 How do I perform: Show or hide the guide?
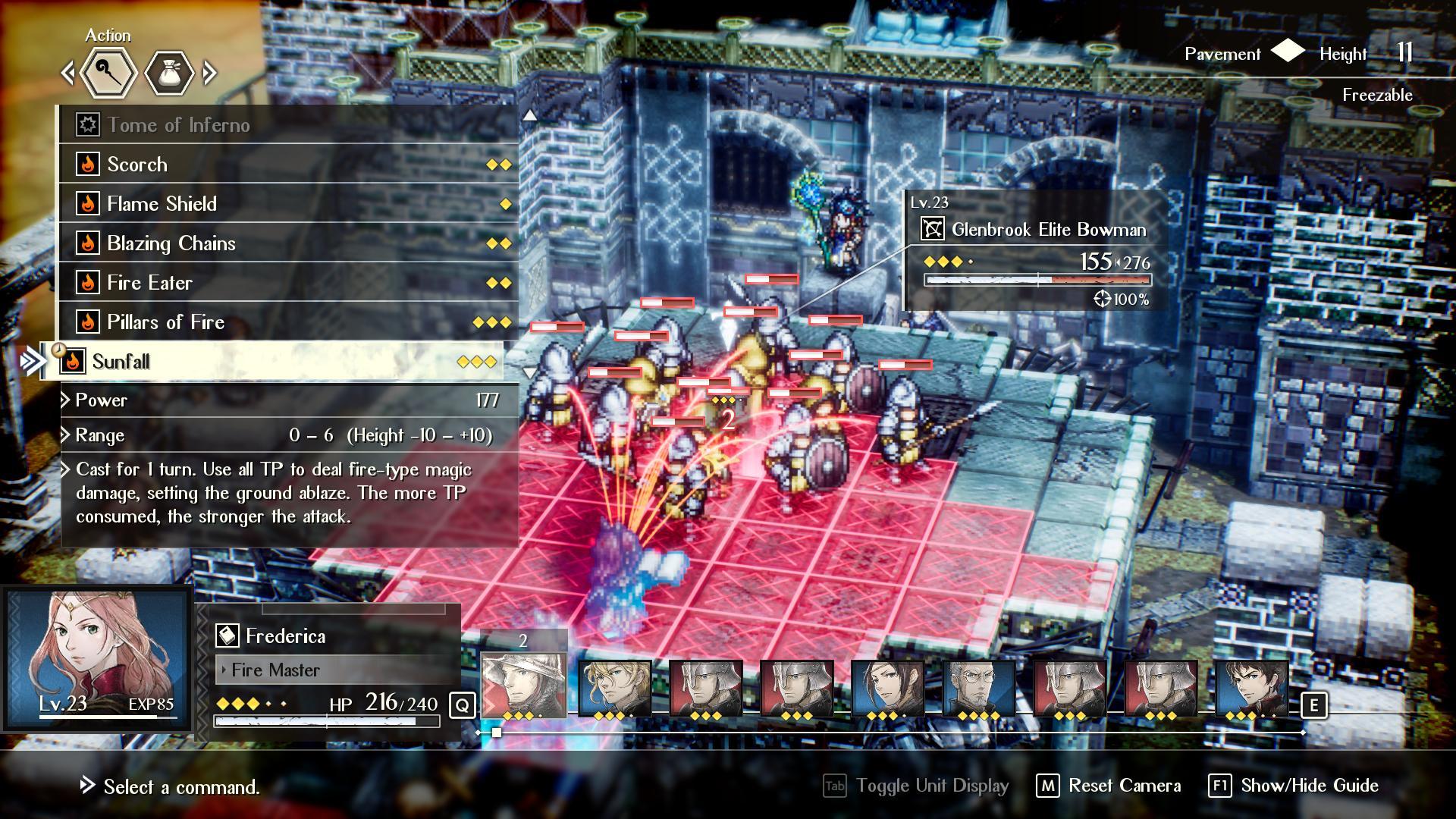tap(1294, 786)
